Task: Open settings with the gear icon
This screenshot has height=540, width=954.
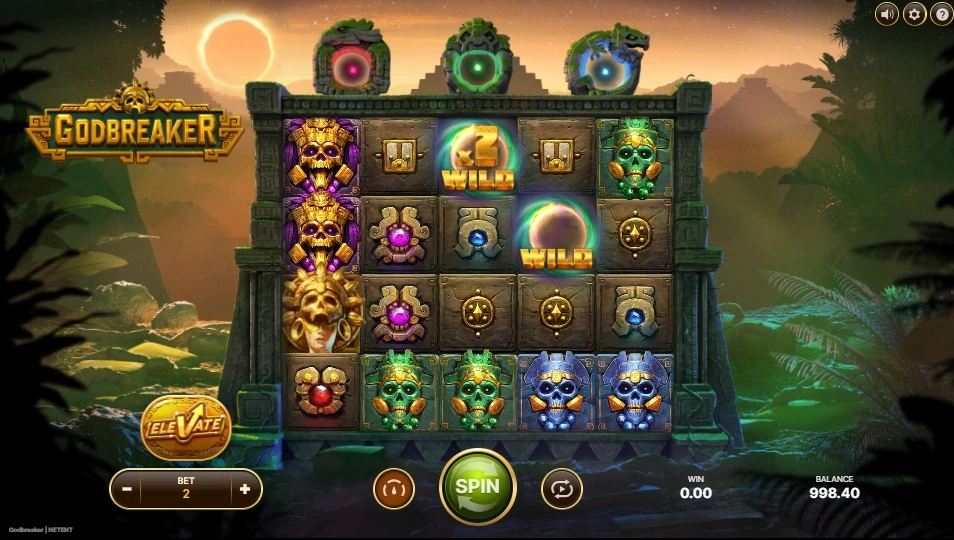Action: (914, 14)
